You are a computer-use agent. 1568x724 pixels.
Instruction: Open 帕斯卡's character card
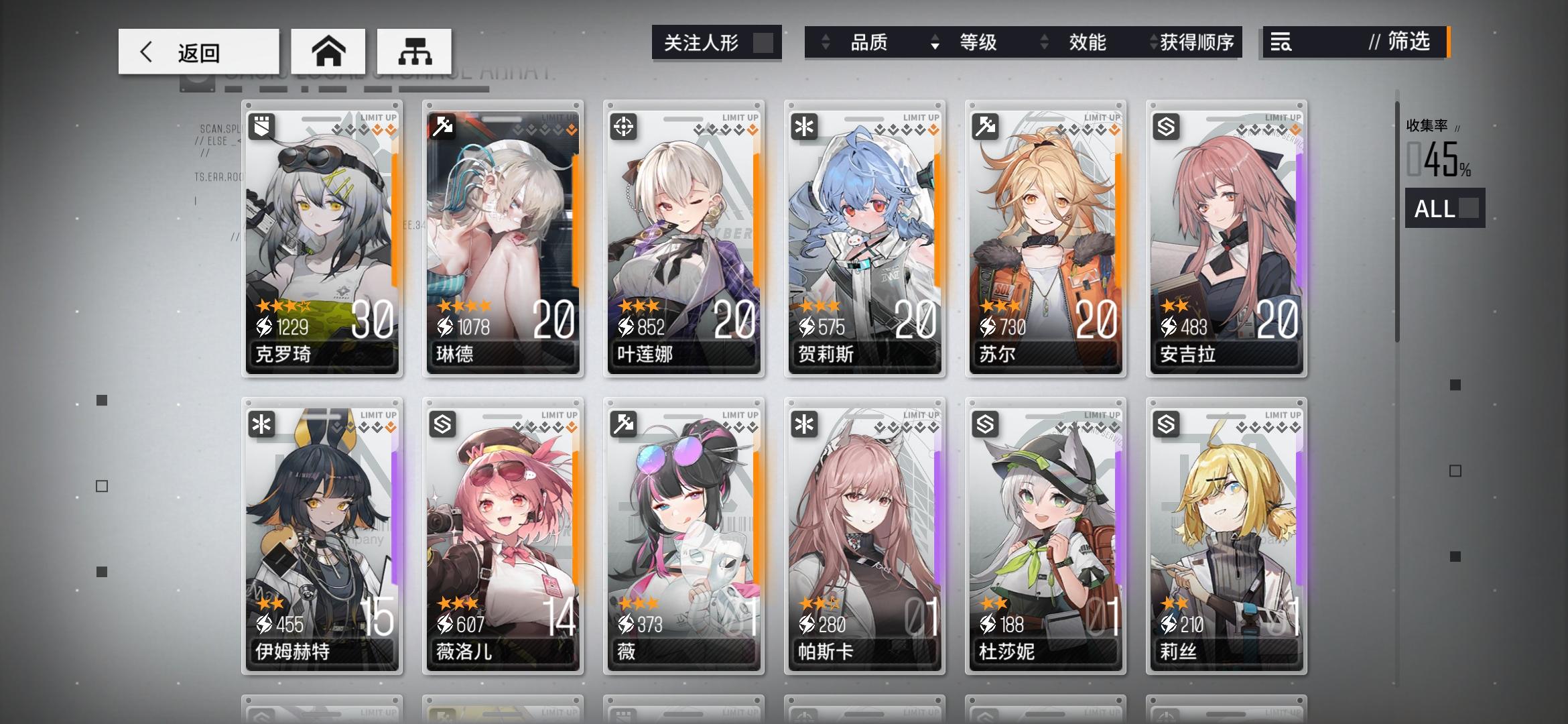[x=864, y=530]
